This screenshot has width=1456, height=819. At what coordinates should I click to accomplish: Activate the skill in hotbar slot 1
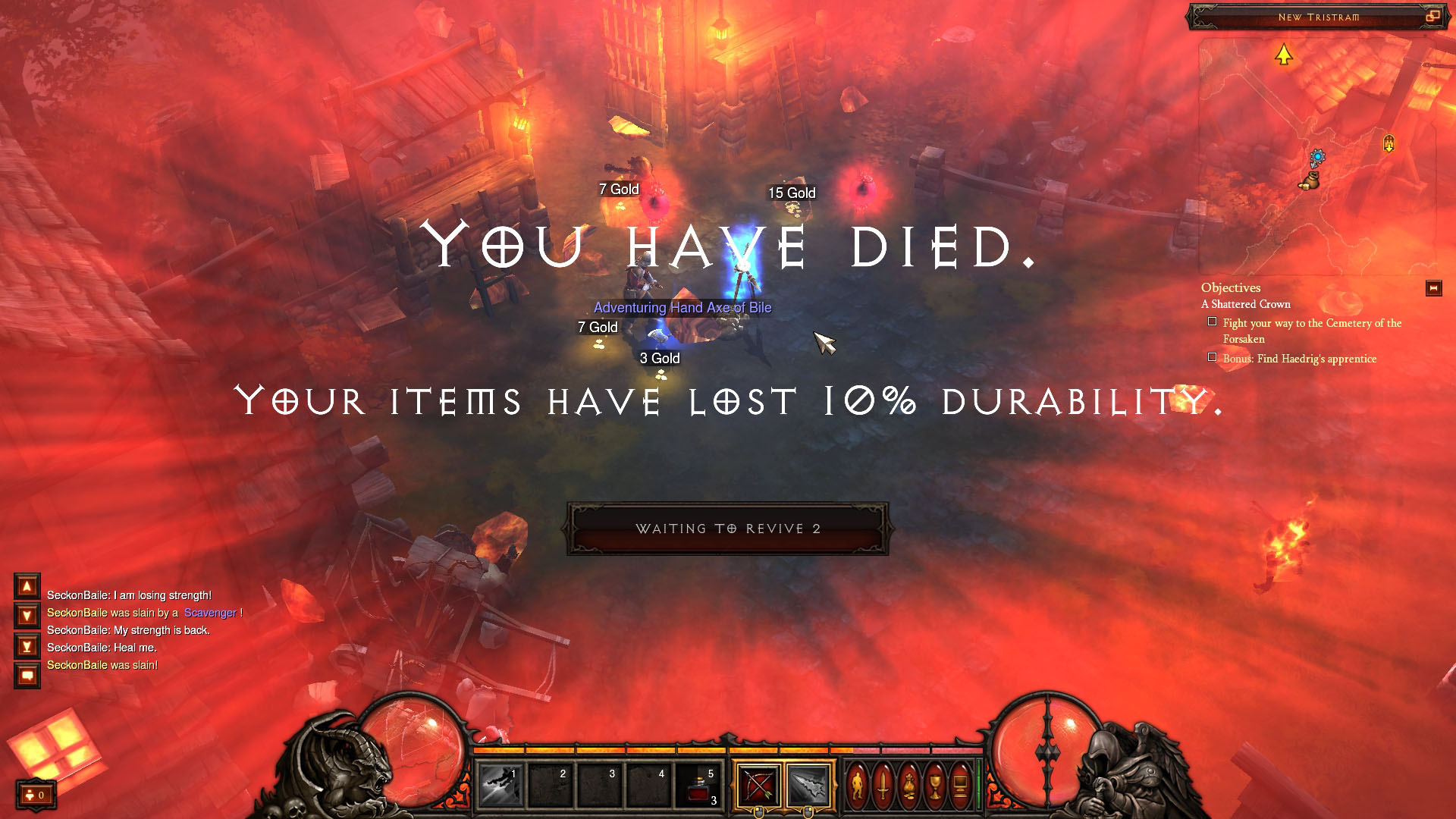pos(500,784)
